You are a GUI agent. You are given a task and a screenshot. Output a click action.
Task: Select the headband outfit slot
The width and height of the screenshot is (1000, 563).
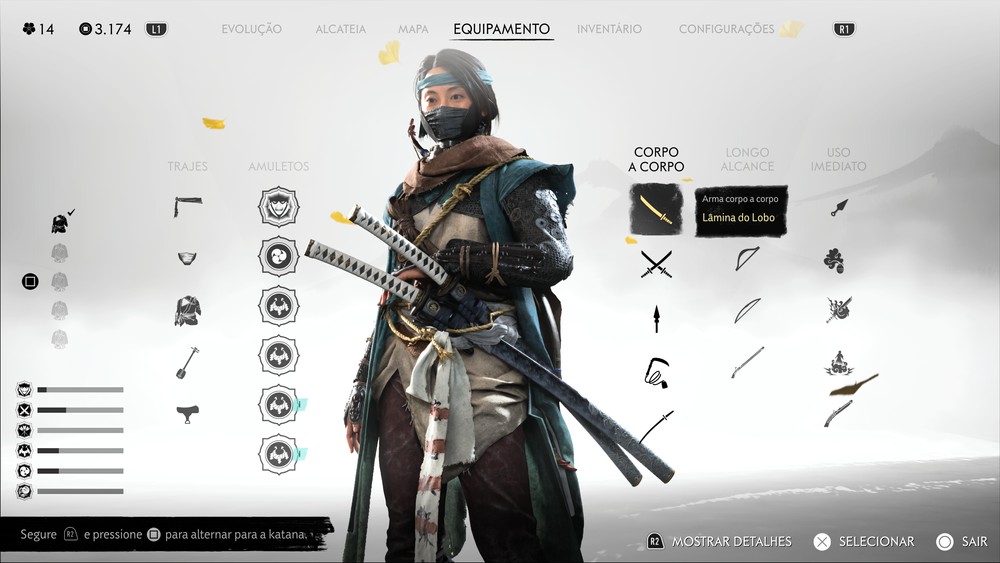(x=187, y=206)
